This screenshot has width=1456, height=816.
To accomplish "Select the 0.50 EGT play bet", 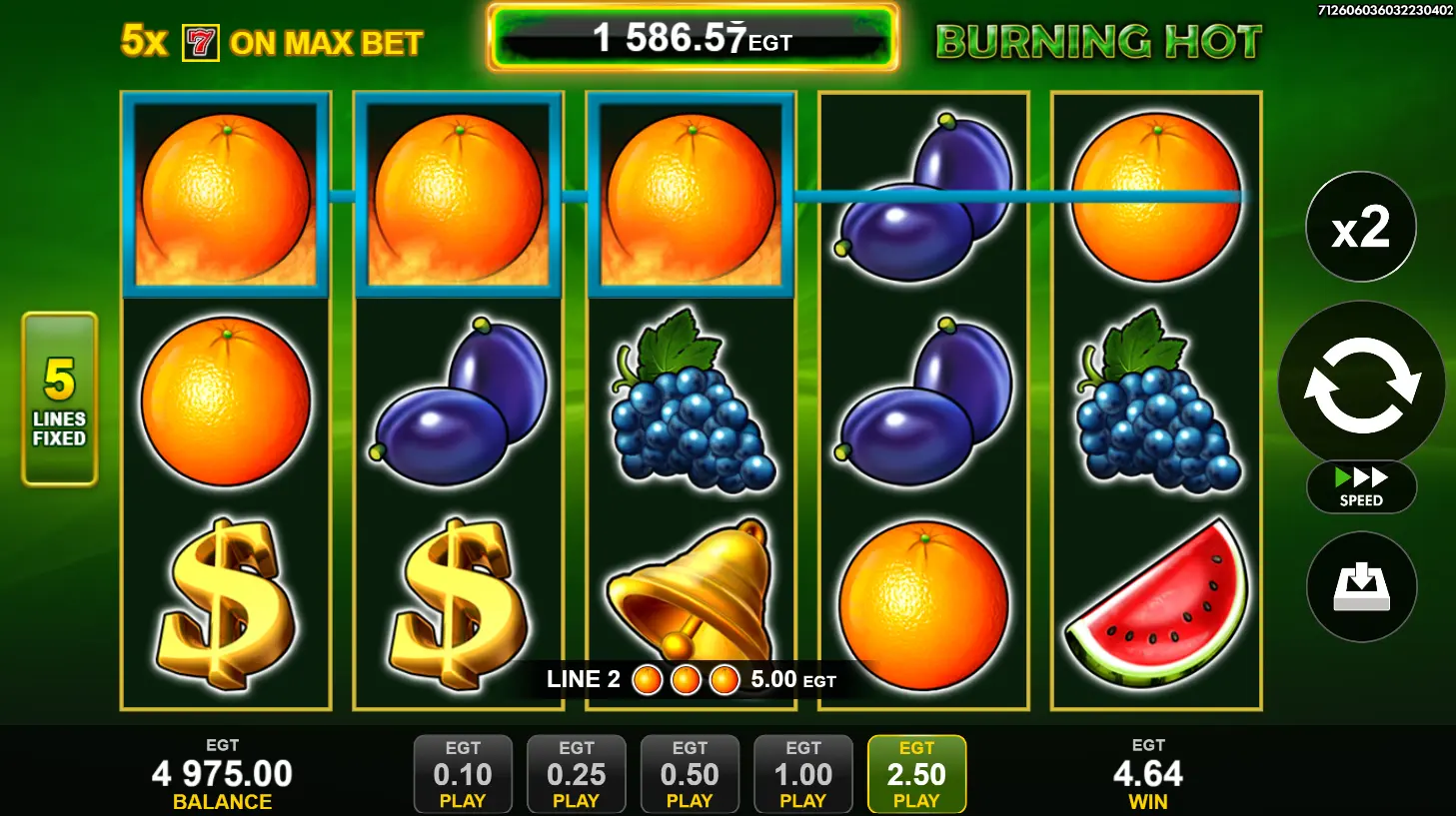I will pyautogui.click(x=690, y=774).
